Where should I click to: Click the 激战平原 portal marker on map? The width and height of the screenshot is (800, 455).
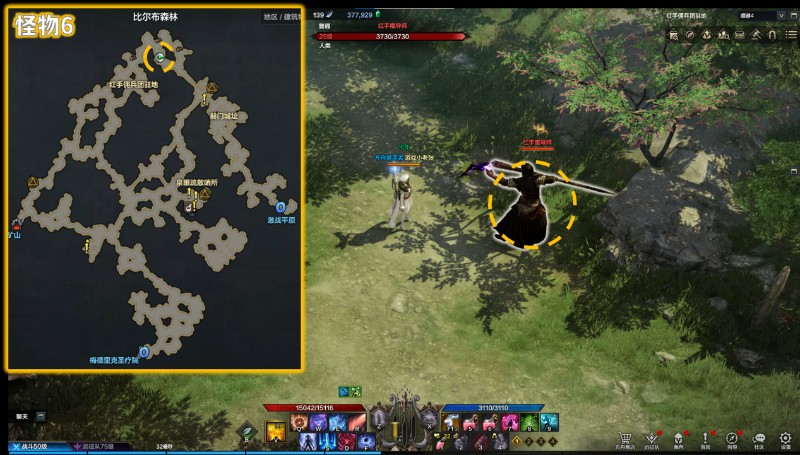pyautogui.click(x=281, y=208)
